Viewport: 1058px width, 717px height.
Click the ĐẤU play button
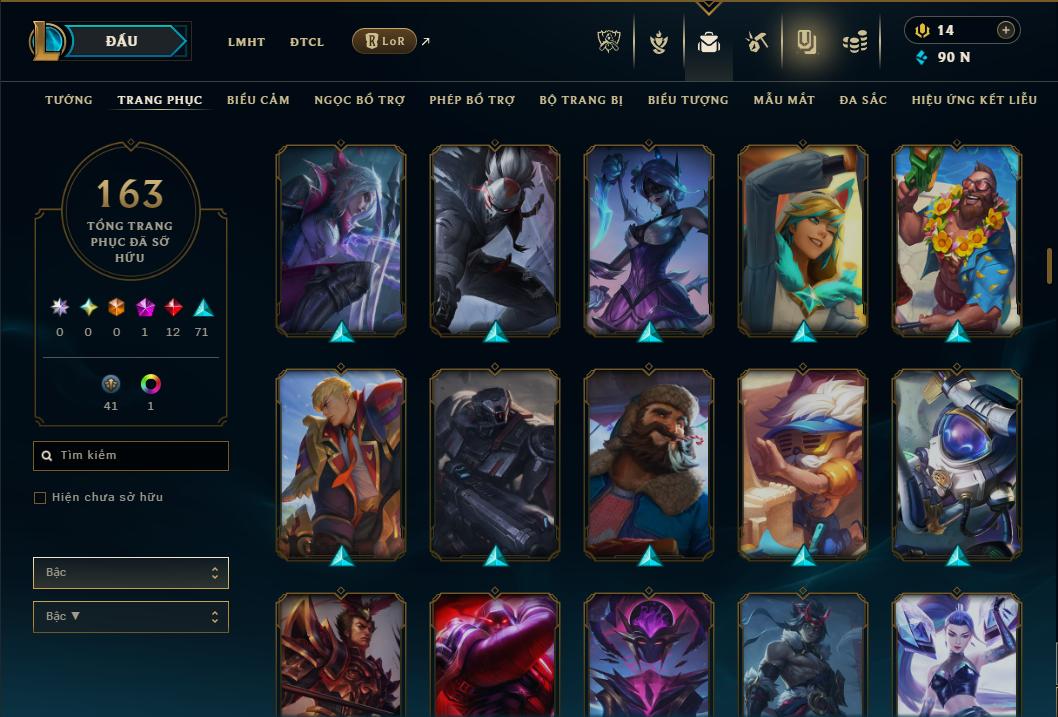pos(121,41)
